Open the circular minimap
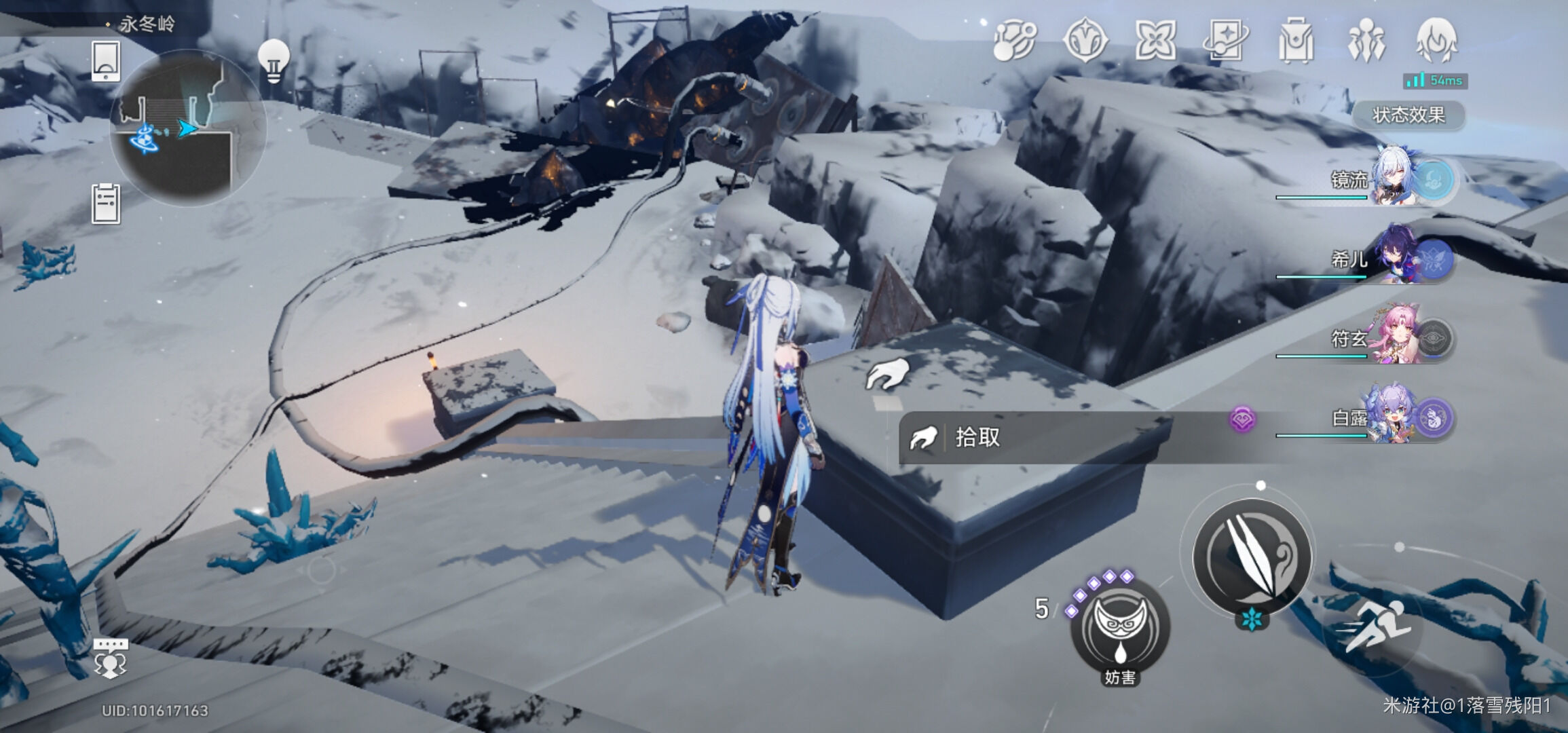This screenshot has height=733, width=1568. click(x=188, y=127)
